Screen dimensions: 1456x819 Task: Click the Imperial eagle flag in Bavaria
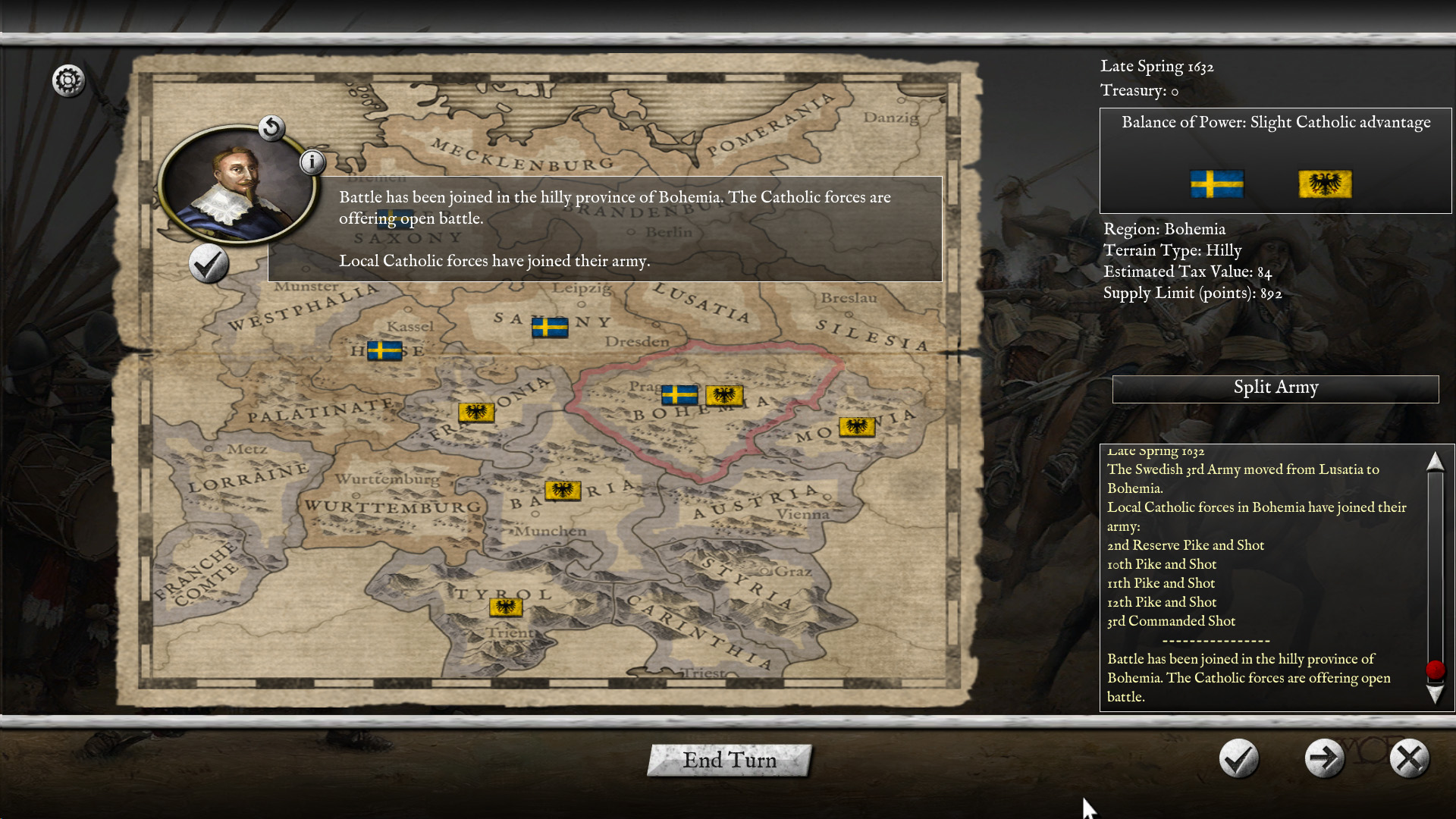563,491
